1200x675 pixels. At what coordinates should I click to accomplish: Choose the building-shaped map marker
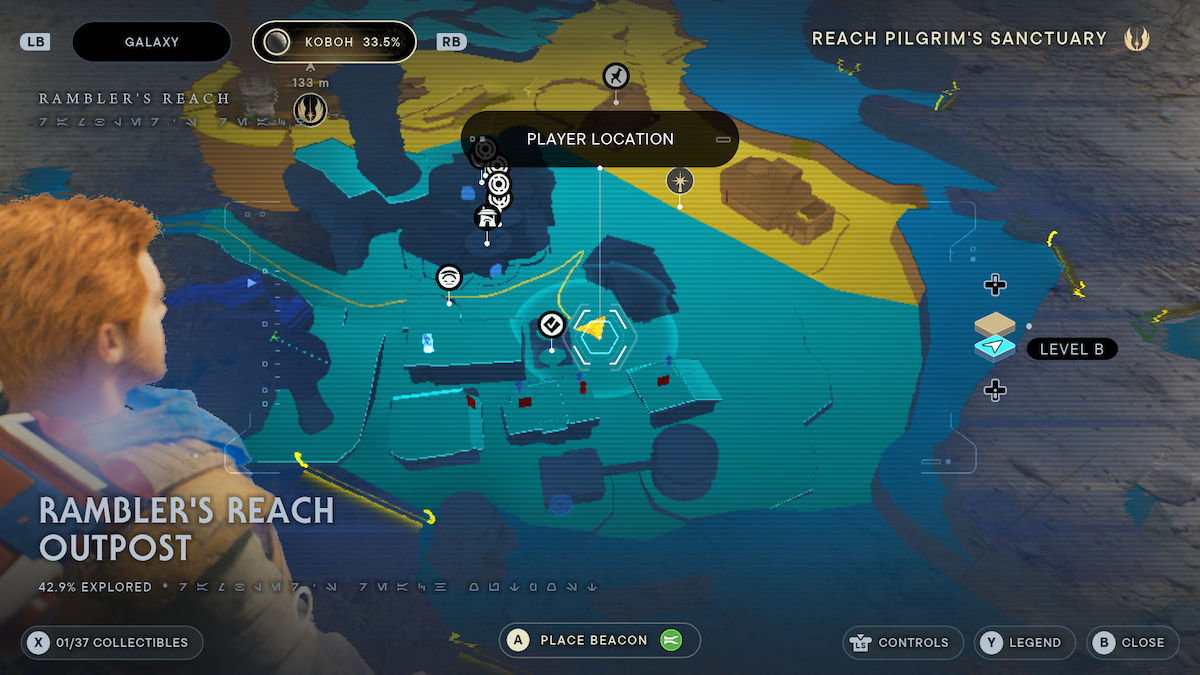tap(487, 217)
